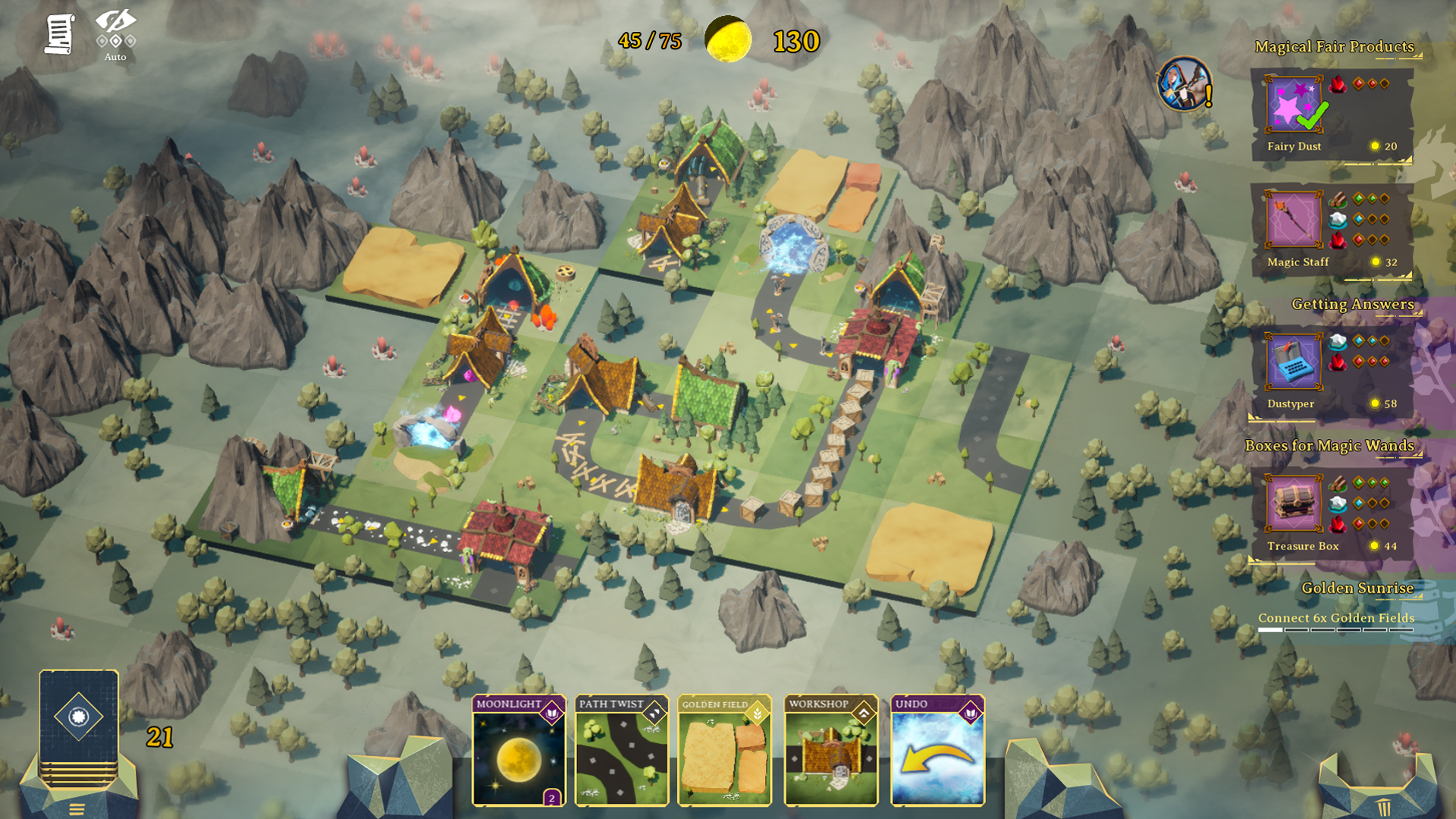The image size is (1456, 819).
Task: Play the Undo card
Action: point(938,750)
